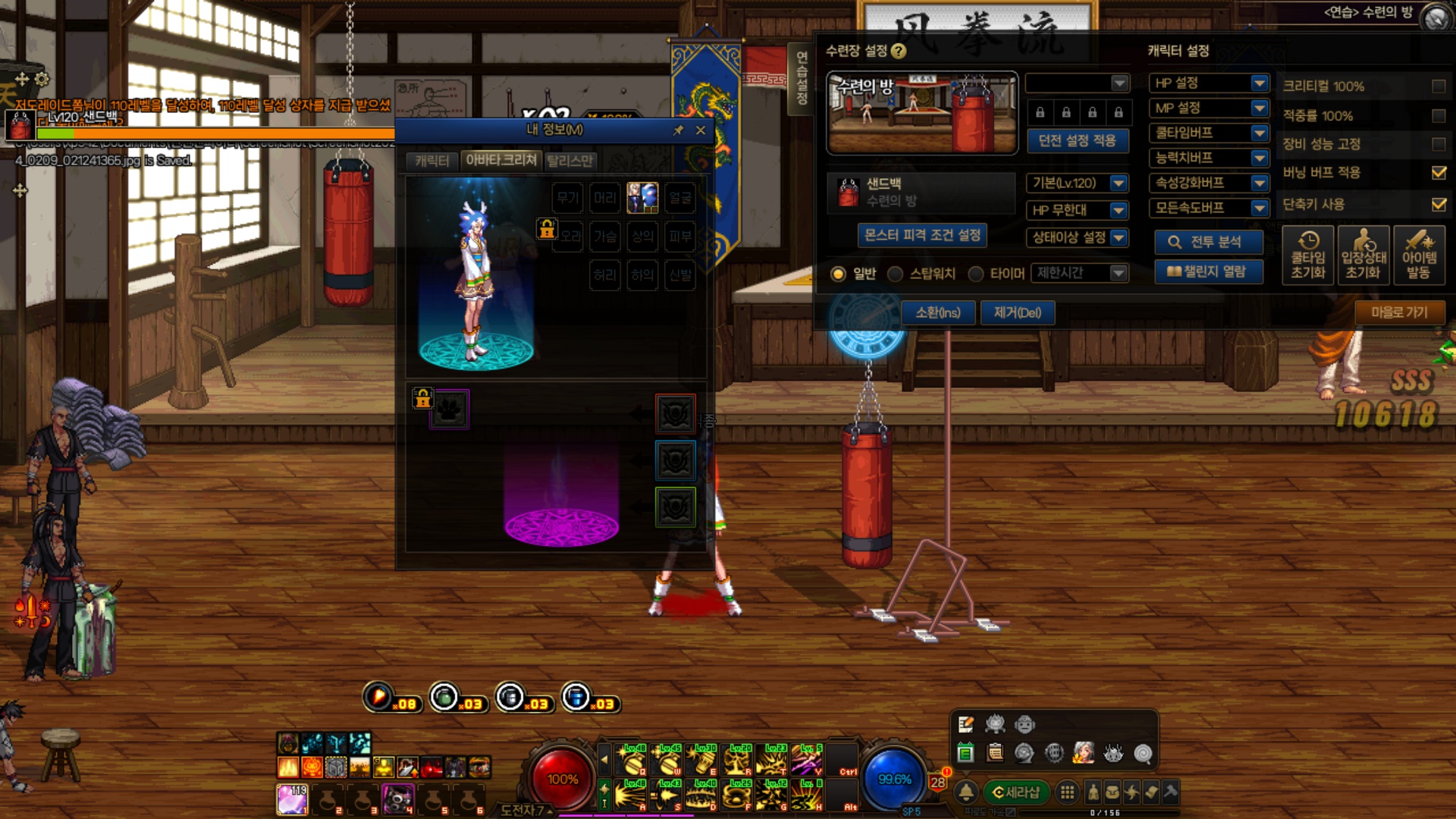This screenshot has width=1456, height=819.
Task: Select the 스탑워치 radio option
Action: [x=896, y=274]
